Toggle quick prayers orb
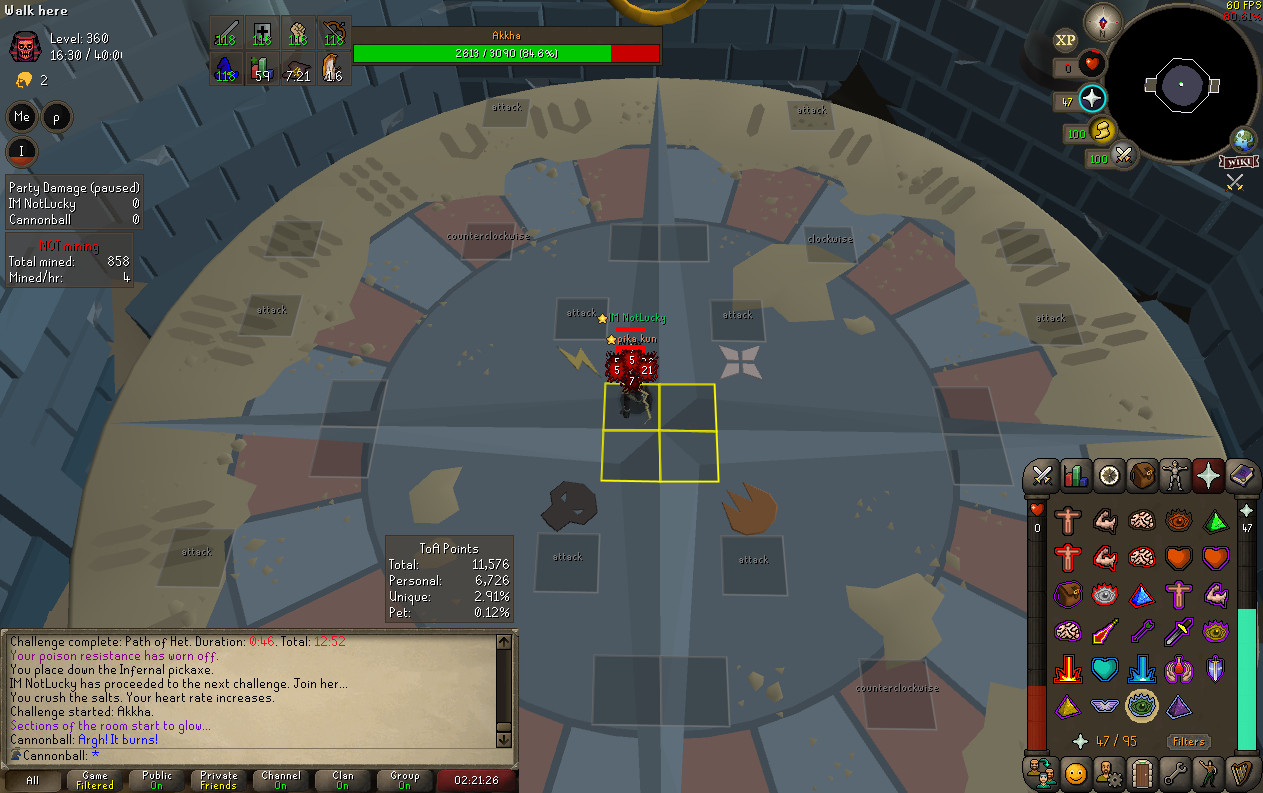The width and height of the screenshot is (1263, 793). coord(1091,99)
